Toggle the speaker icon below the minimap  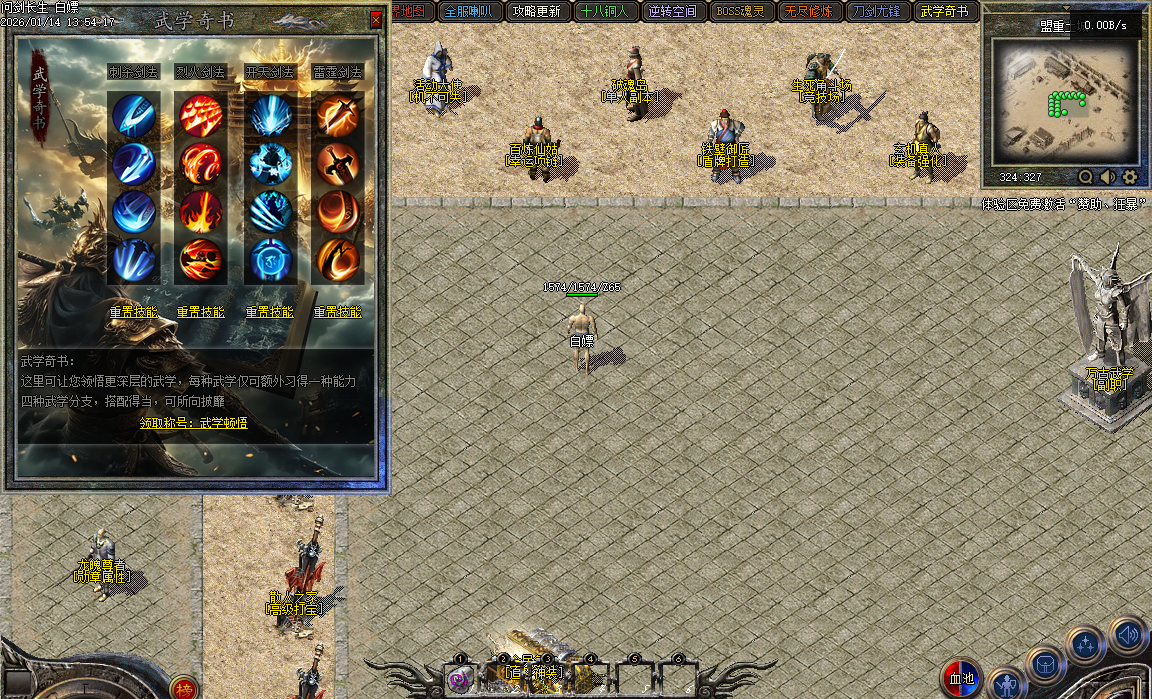click(1108, 177)
